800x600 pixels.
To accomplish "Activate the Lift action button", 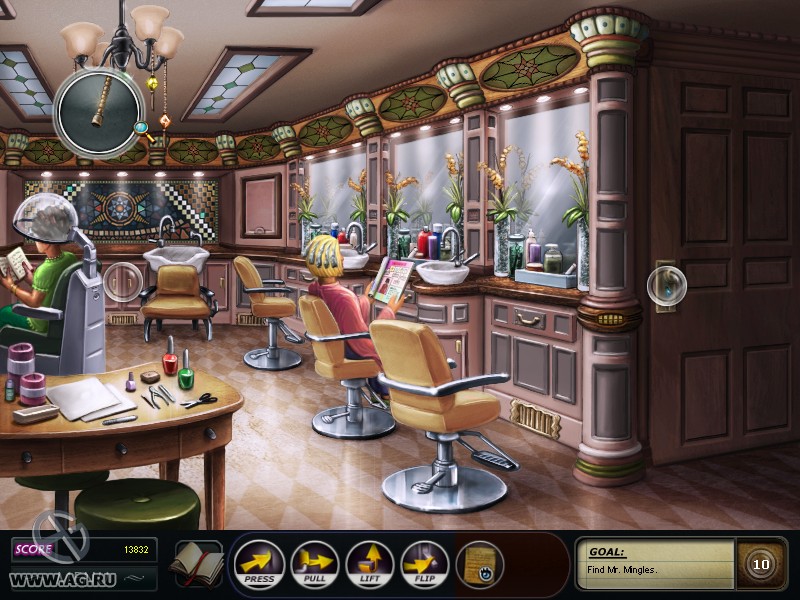I will pos(369,564).
